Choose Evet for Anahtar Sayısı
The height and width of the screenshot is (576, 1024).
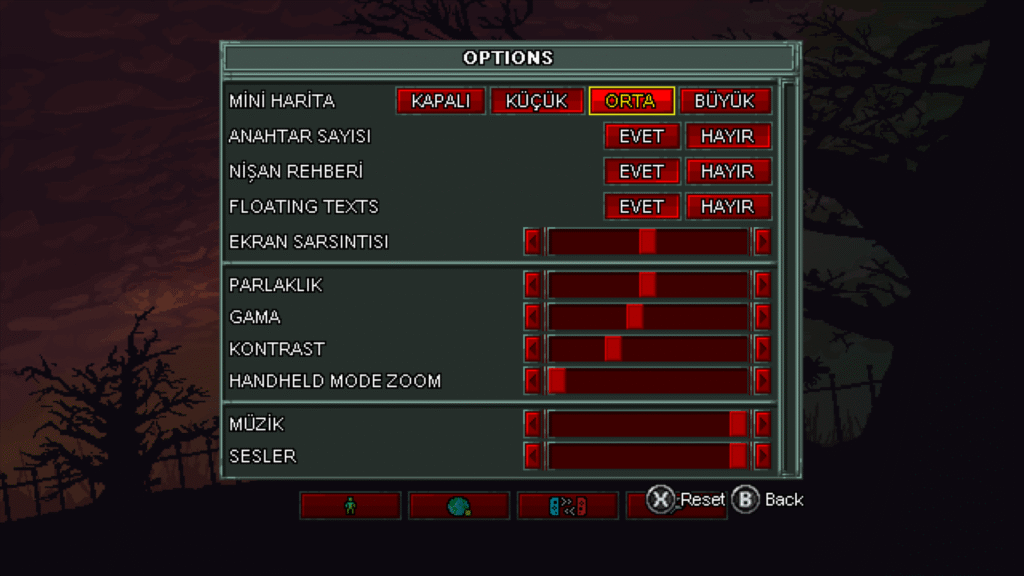coord(641,136)
